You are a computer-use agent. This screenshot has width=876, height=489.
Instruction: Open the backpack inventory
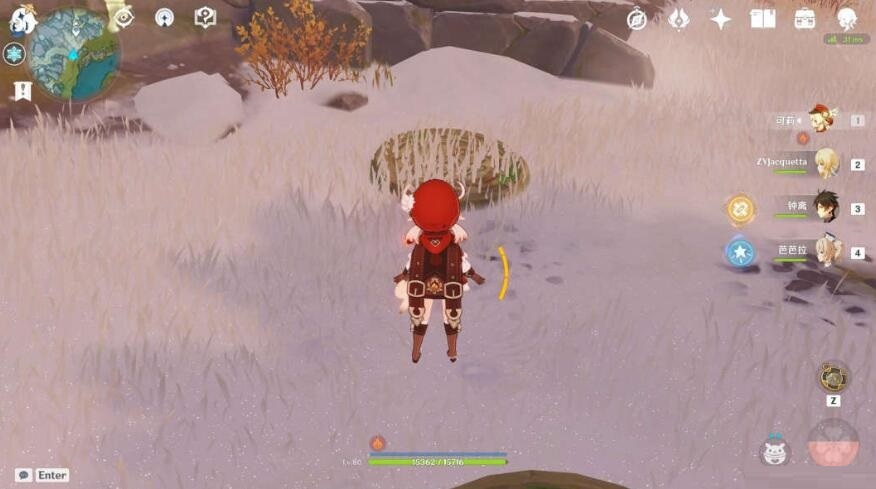pos(805,19)
